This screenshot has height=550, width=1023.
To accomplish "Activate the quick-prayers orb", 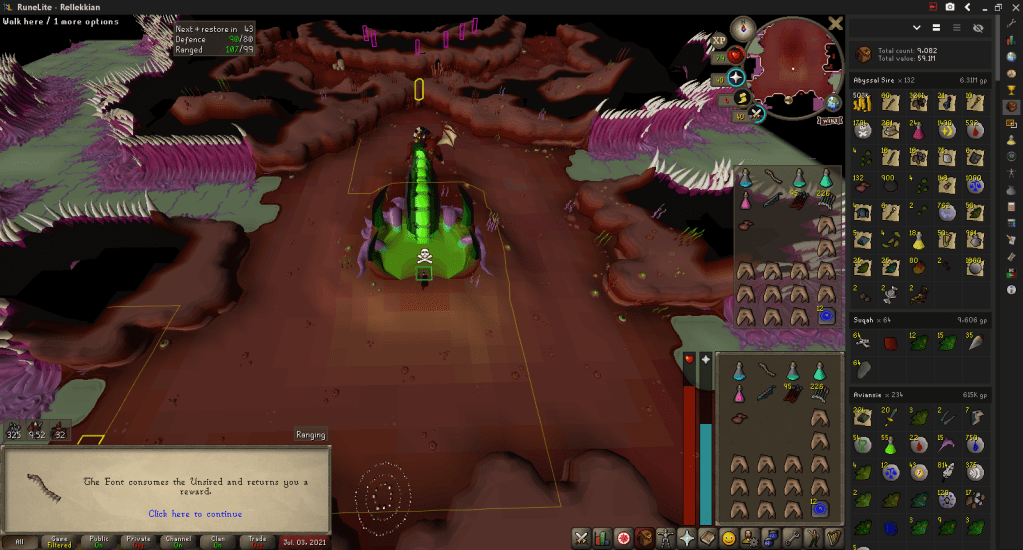I will coord(737,77).
